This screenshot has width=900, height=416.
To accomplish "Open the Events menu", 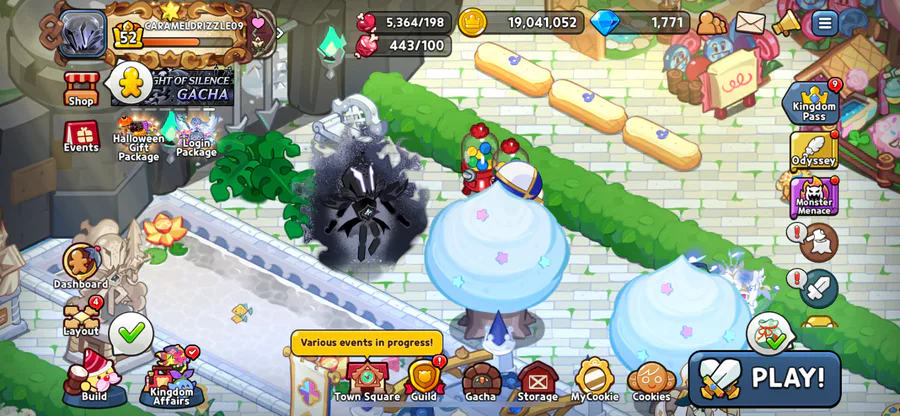I will click(x=81, y=135).
